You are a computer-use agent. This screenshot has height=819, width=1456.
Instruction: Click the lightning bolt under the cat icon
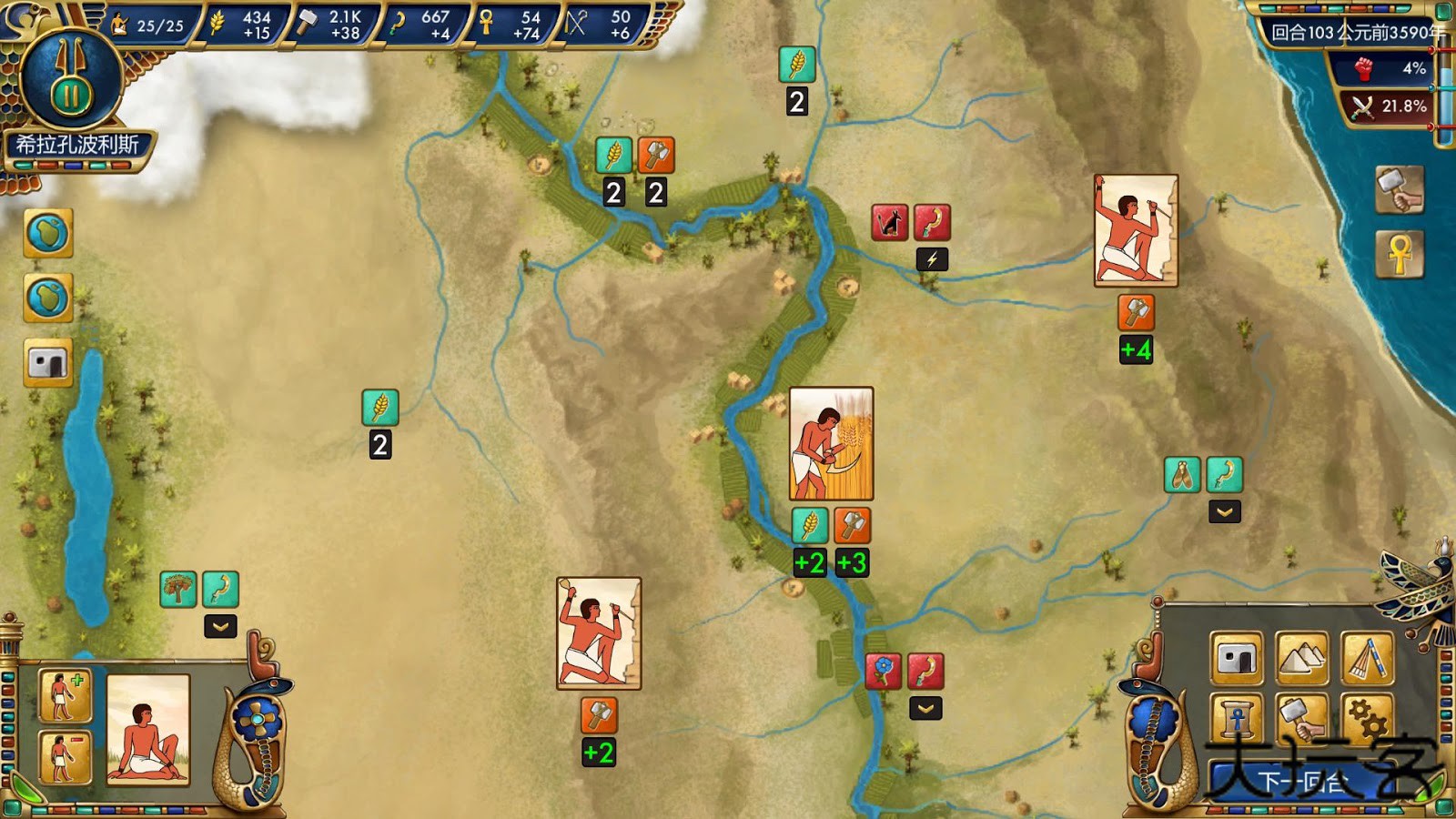(932, 259)
